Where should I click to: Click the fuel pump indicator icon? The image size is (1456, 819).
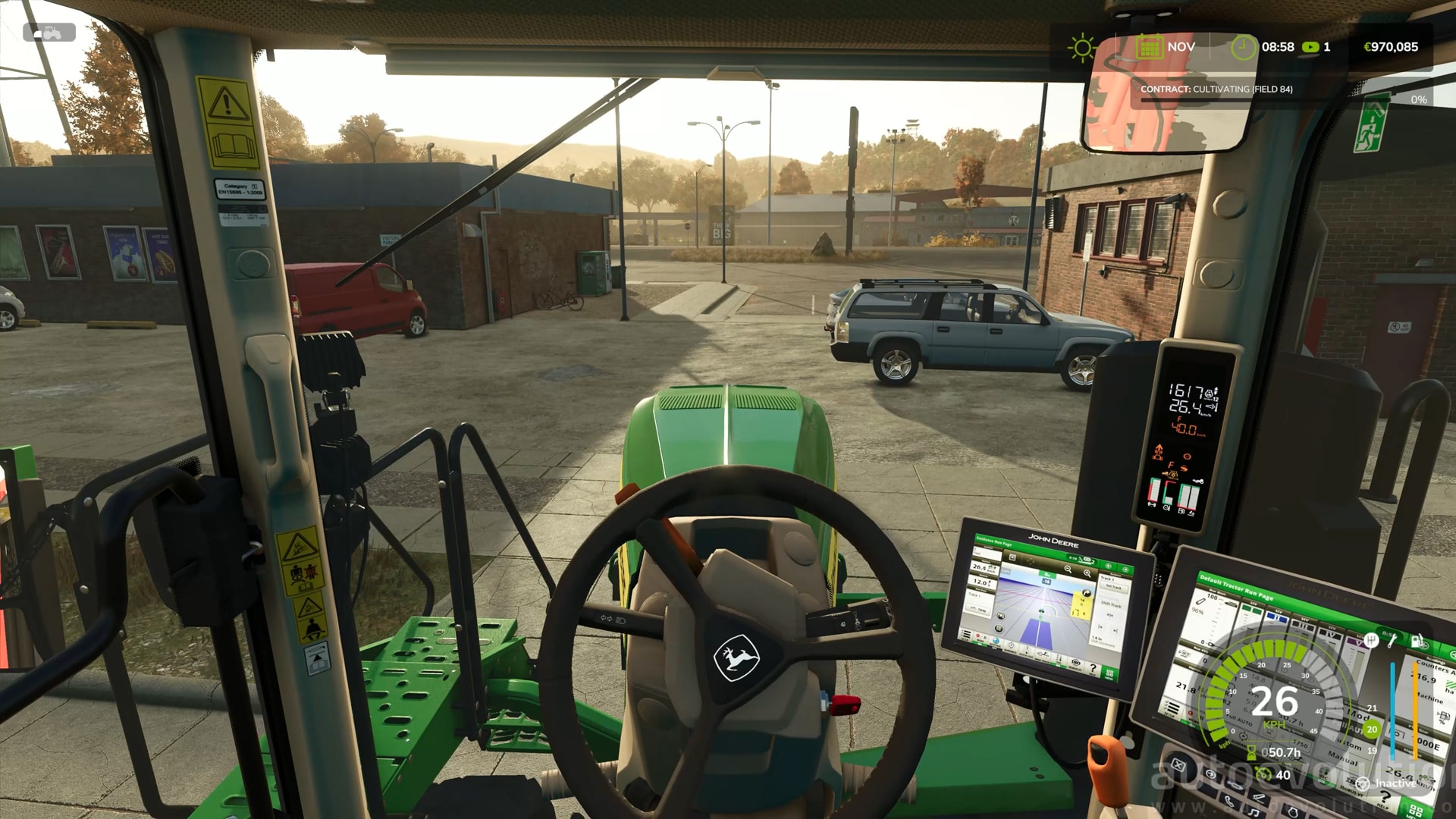[1417, 641]
